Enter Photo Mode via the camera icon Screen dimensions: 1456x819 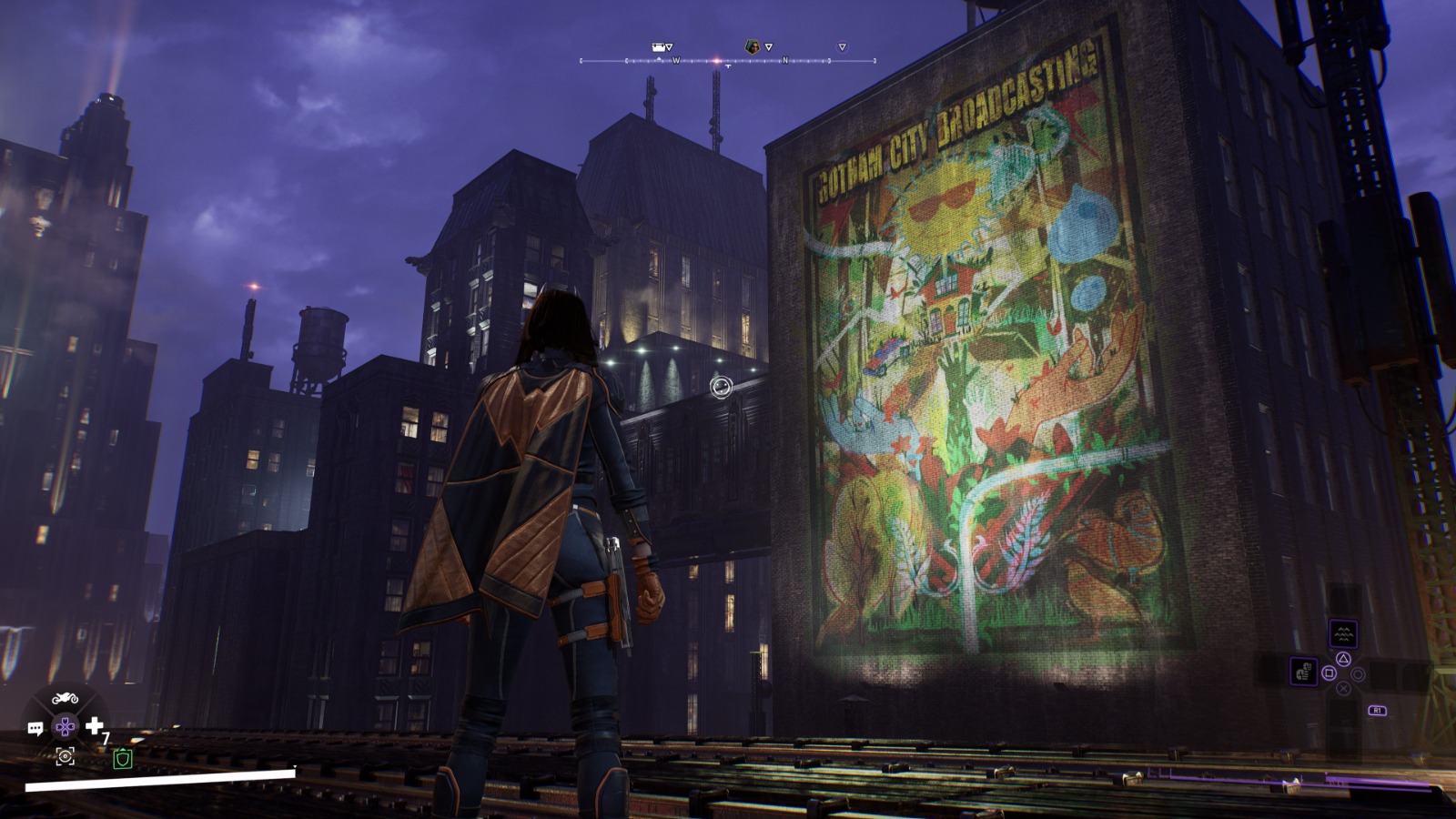pyautogui.click(x=66, y=757)
